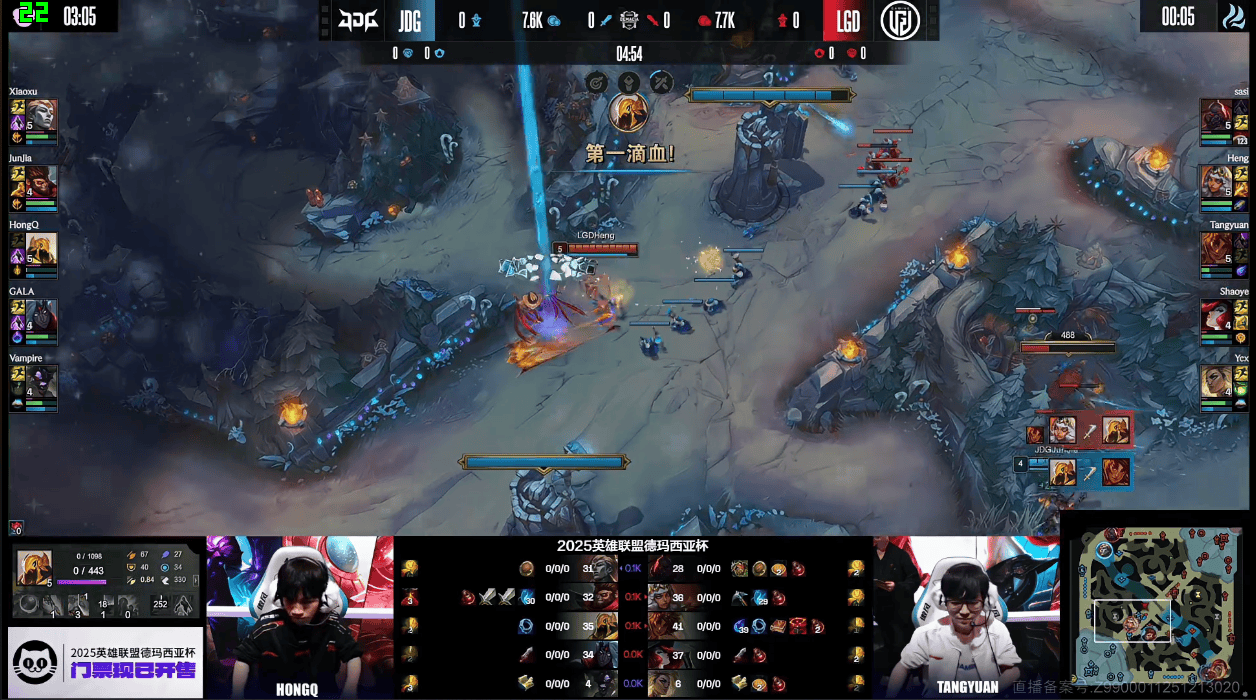Click HongQ's portrait in the left team list
This screenshot has height=700, width=1256.
tap(41, 249)
